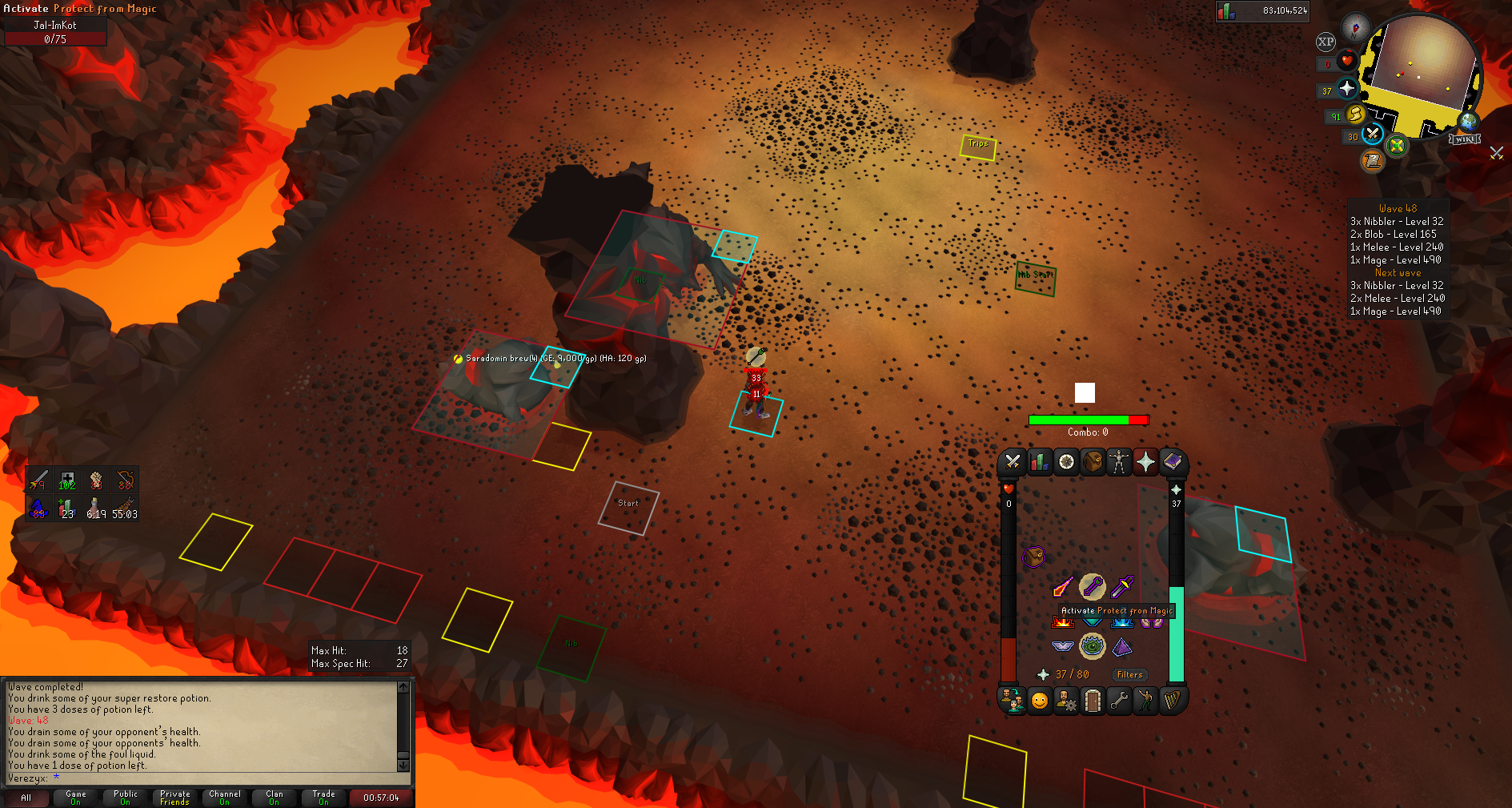Toggle the XP tracker orb

(x=1326, y=42)
